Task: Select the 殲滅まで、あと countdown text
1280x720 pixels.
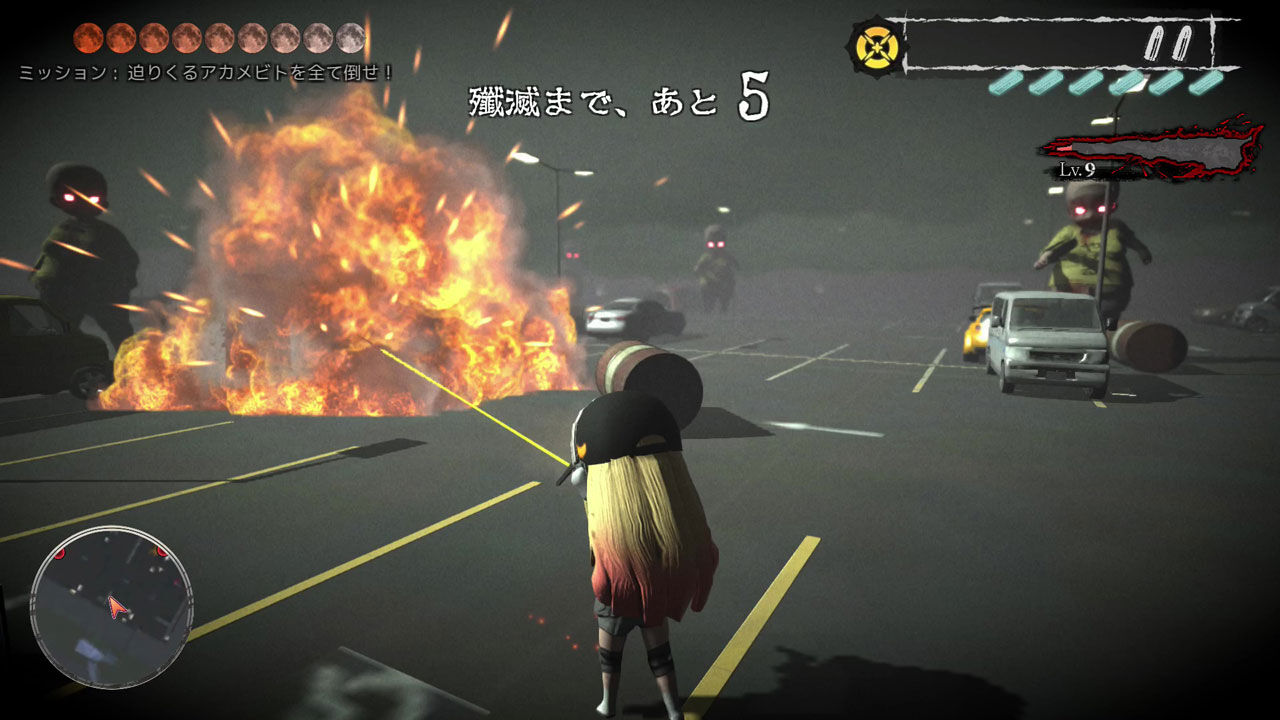Action: point(590,97)
